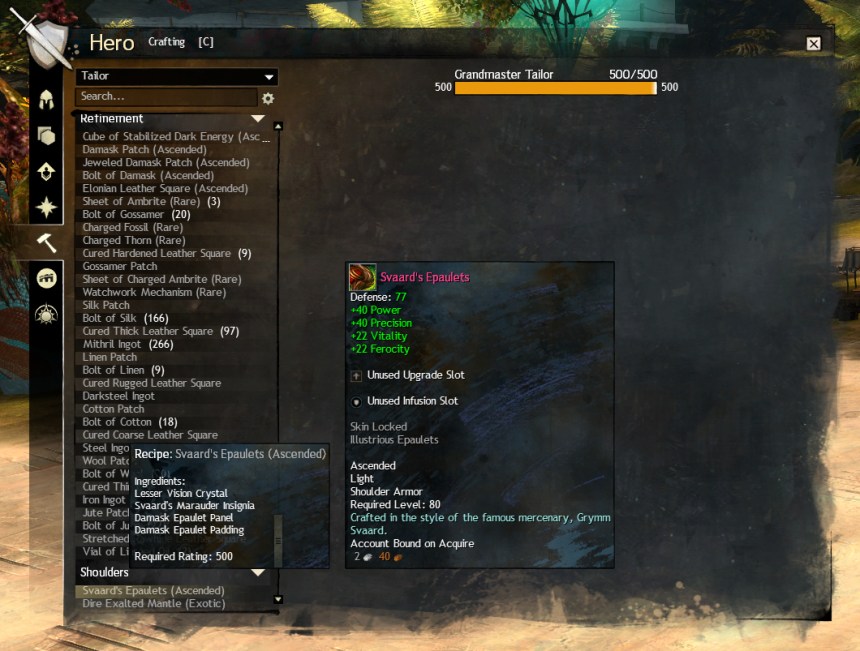Open the recipe filter gear options

click(x=268, y=98)
